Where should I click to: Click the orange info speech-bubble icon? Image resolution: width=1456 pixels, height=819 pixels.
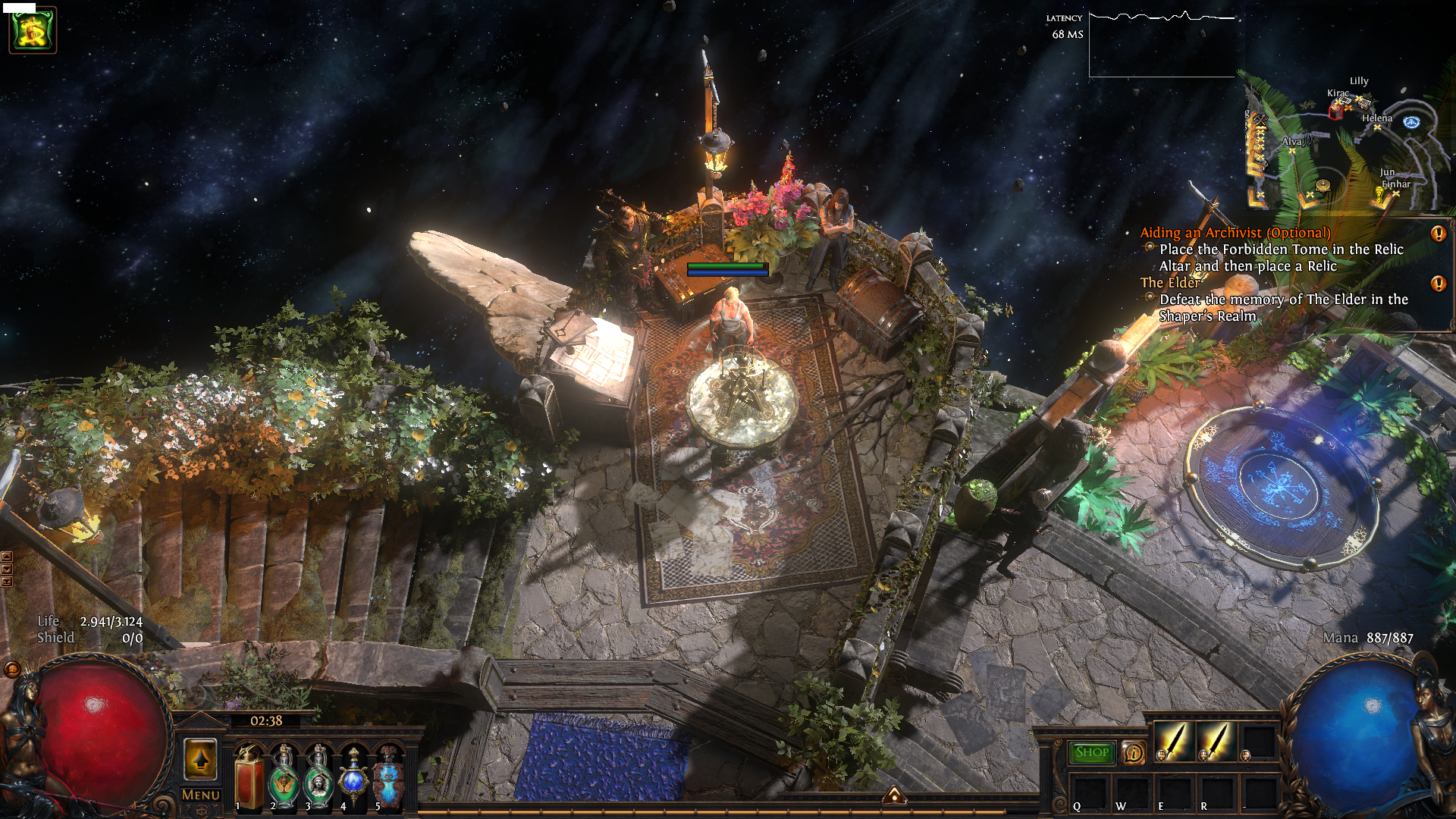point(1134,753)
